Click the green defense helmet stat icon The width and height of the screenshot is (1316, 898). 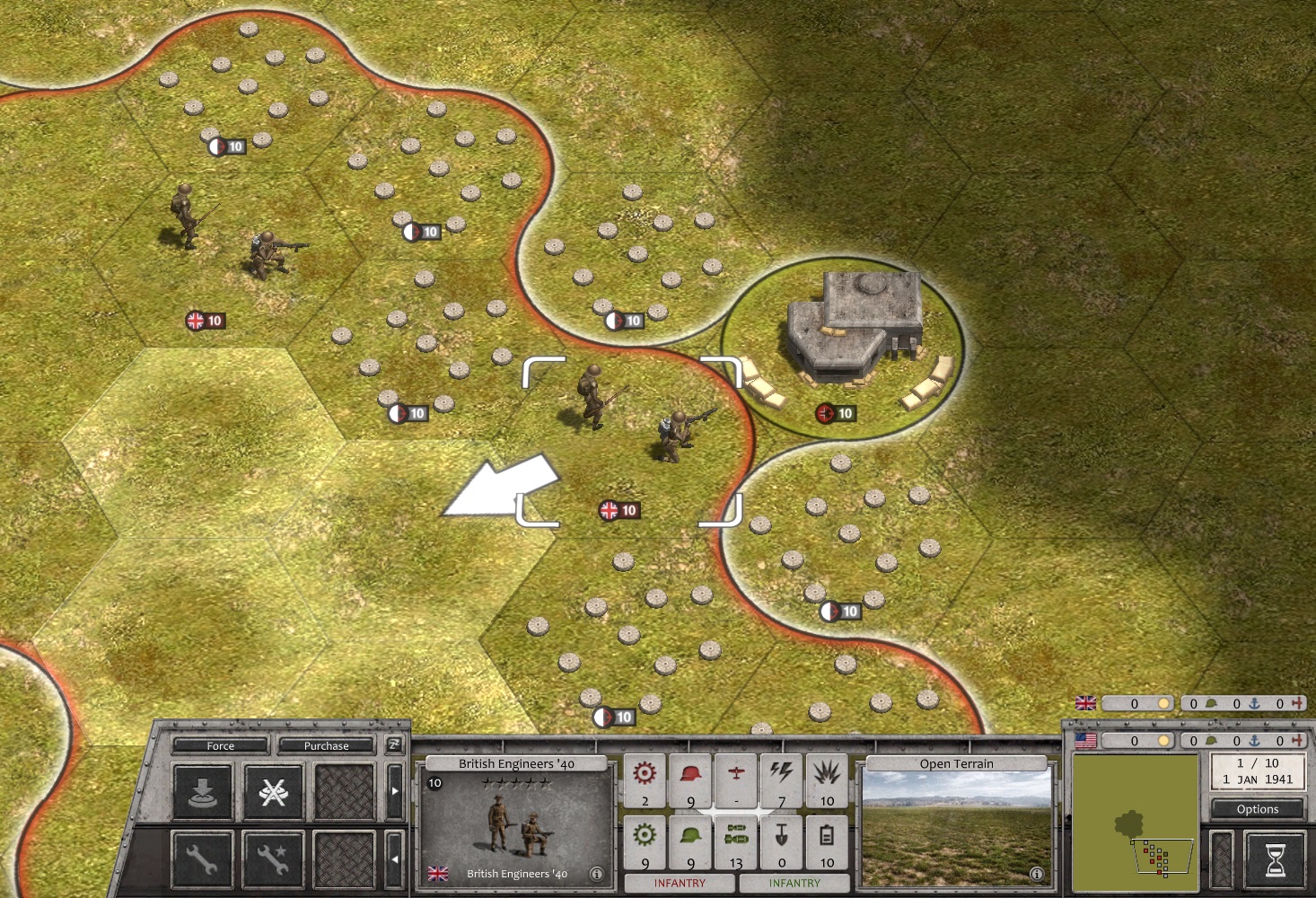689,835
